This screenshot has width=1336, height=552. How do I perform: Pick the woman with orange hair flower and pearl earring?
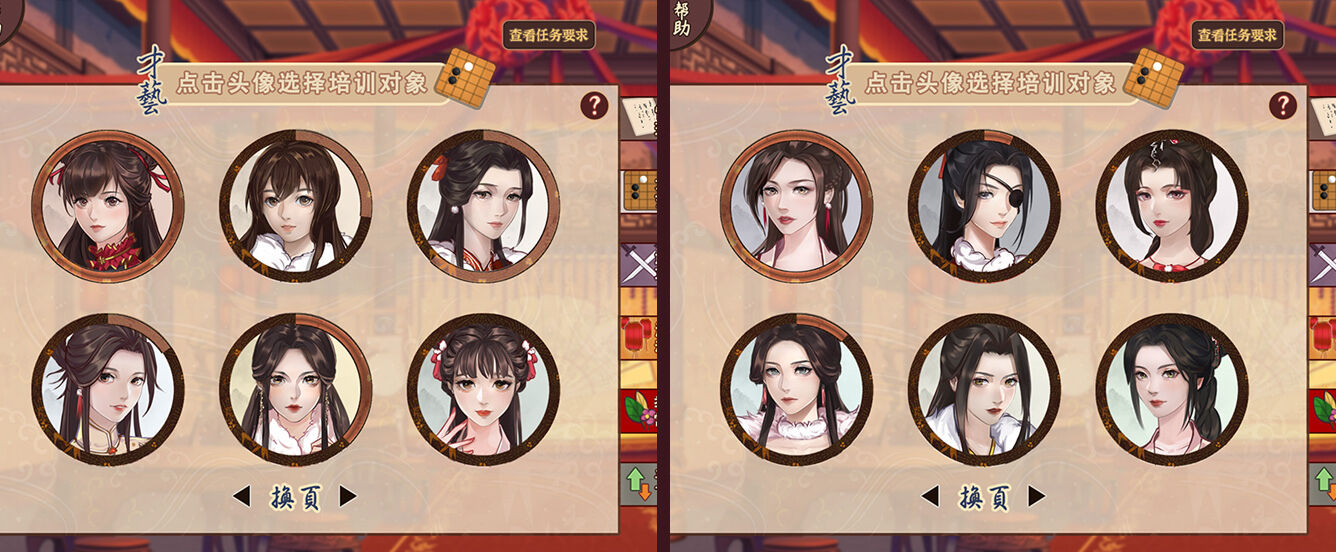483,207
